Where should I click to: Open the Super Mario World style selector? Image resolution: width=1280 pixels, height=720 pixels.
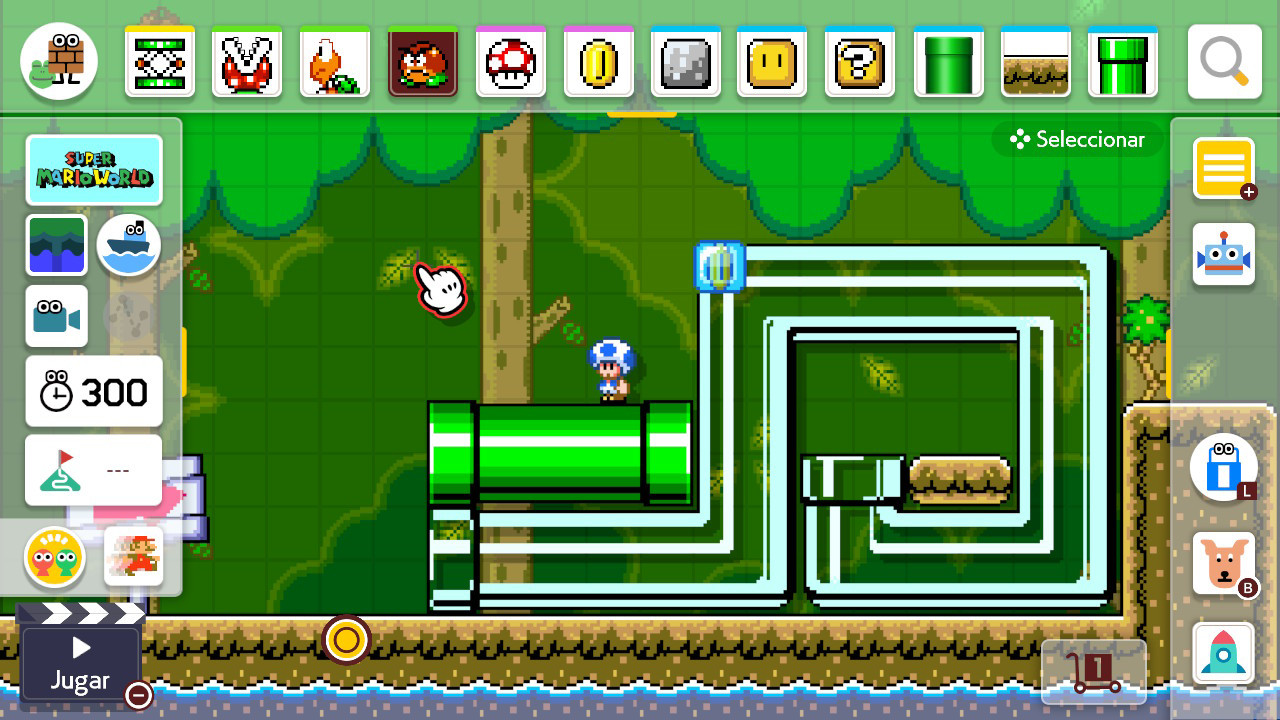pos(94,170)
